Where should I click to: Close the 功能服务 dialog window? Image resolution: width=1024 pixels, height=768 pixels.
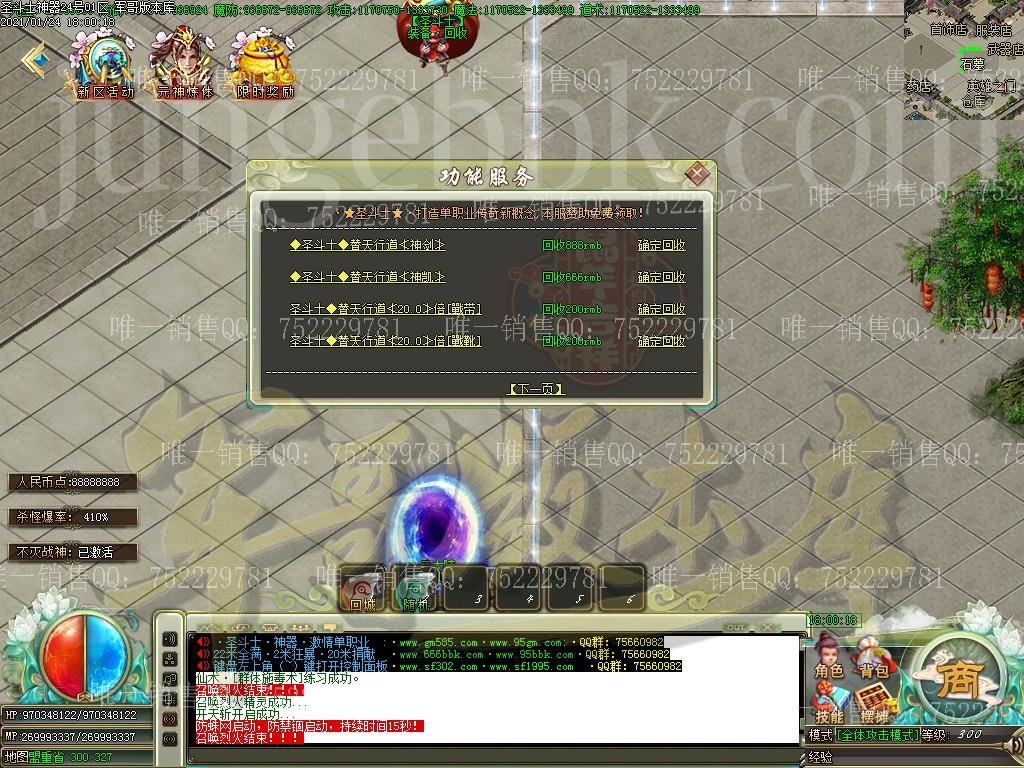coord(697,174)
